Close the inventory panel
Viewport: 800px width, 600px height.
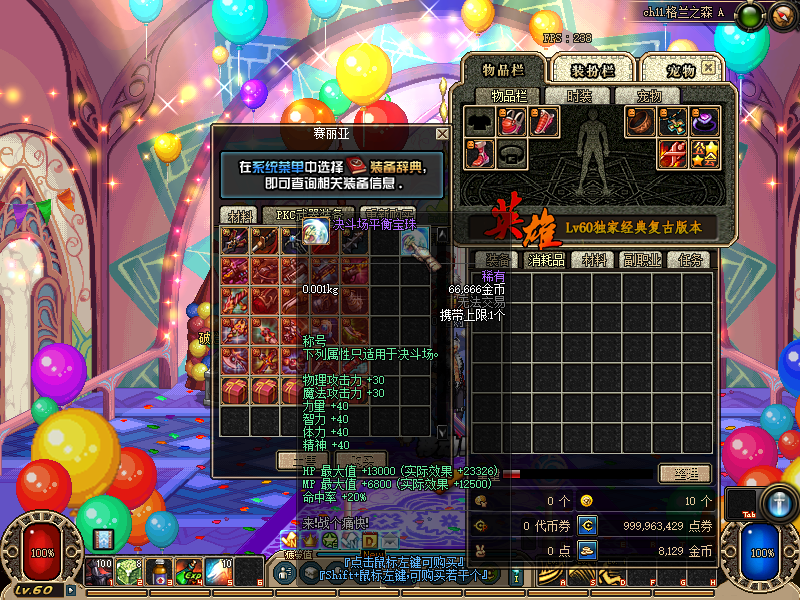tap(709, 68)
